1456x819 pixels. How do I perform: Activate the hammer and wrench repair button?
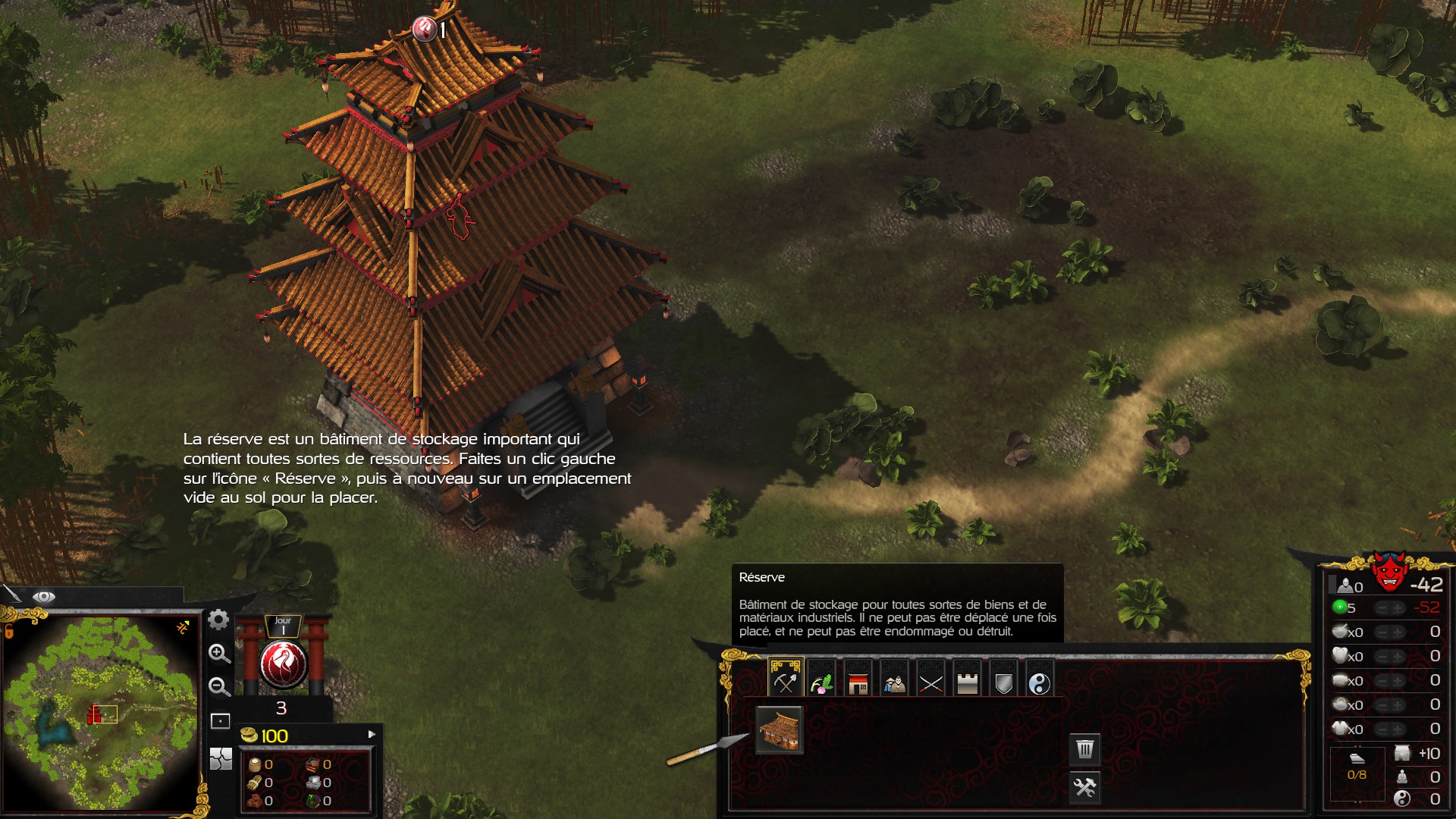coord(1085,787)
